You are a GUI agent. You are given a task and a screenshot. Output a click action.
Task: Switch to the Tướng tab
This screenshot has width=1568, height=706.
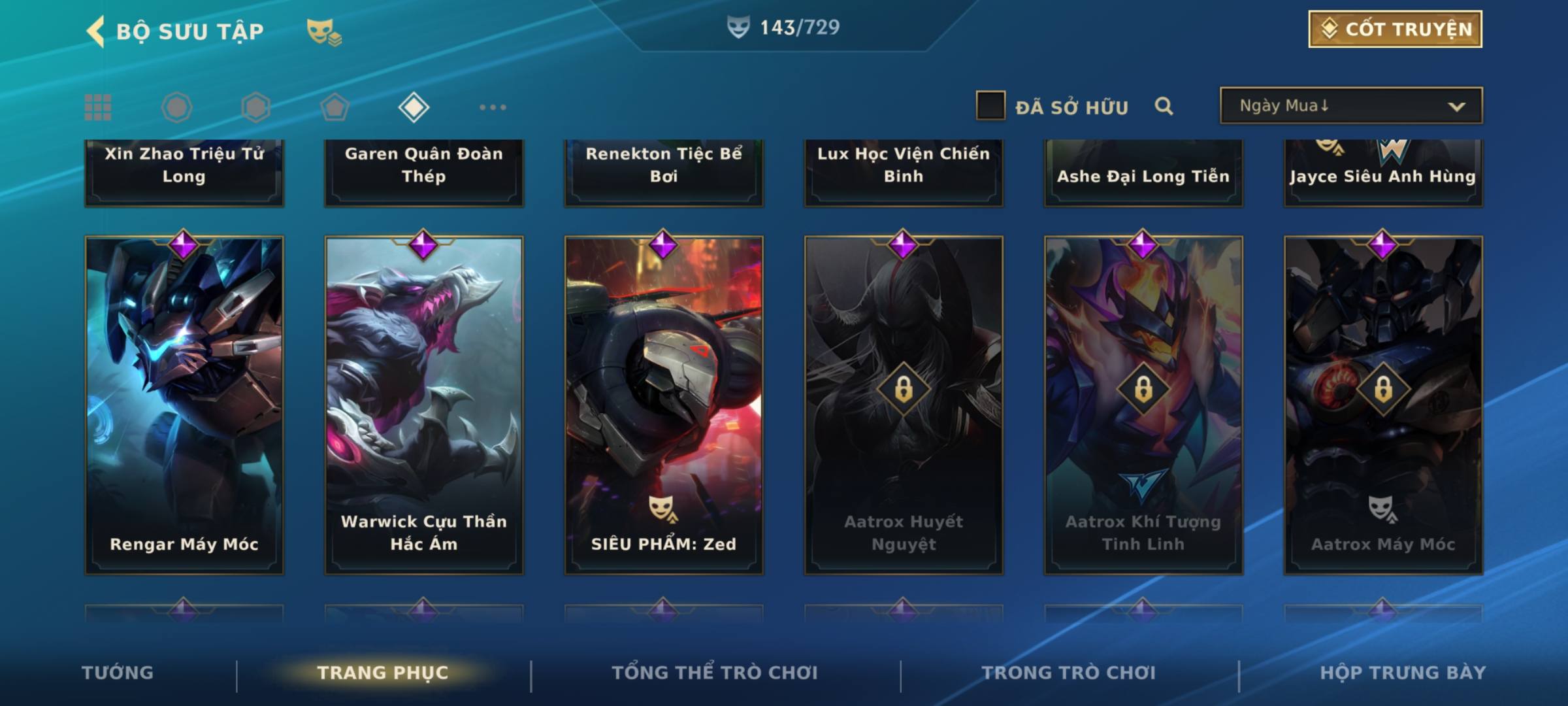118,673
